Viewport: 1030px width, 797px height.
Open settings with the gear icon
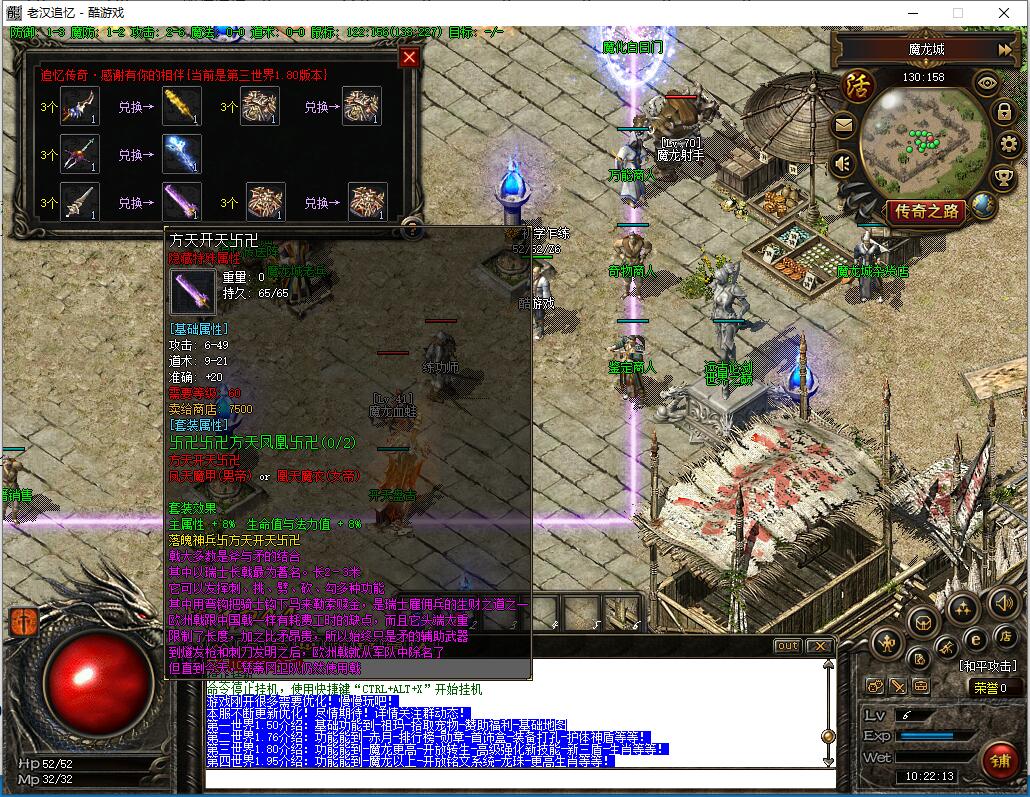[1009, 144]
